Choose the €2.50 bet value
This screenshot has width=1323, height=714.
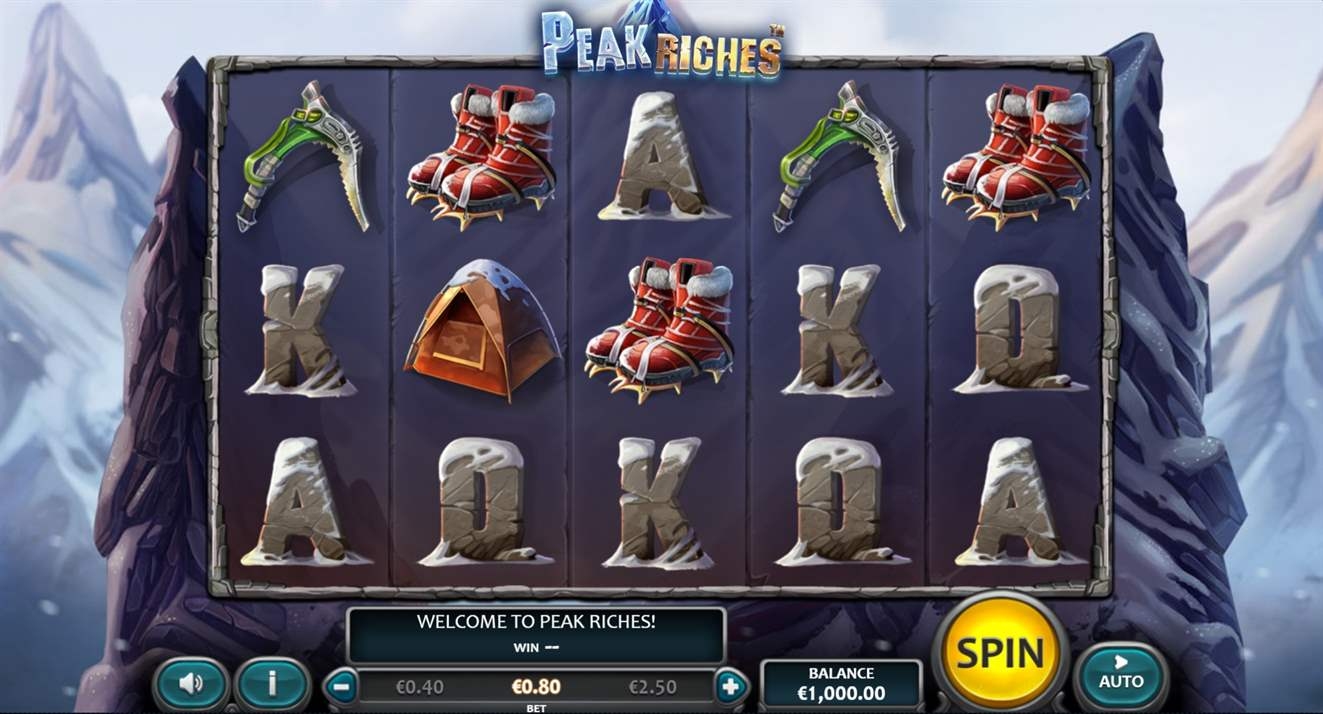652,687
